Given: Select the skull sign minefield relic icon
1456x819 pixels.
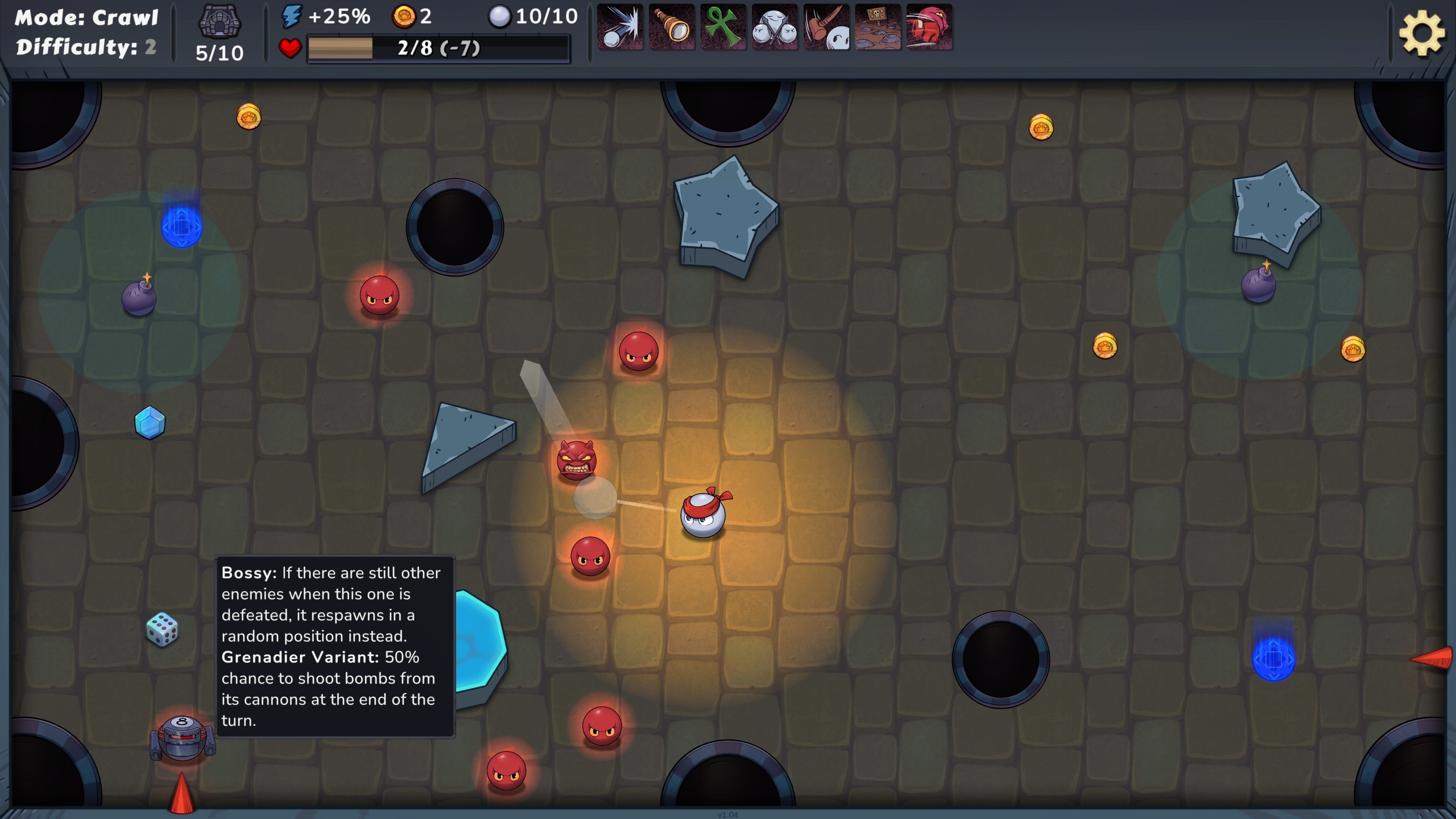Looking at the screenshot, I should click(878, 27).
